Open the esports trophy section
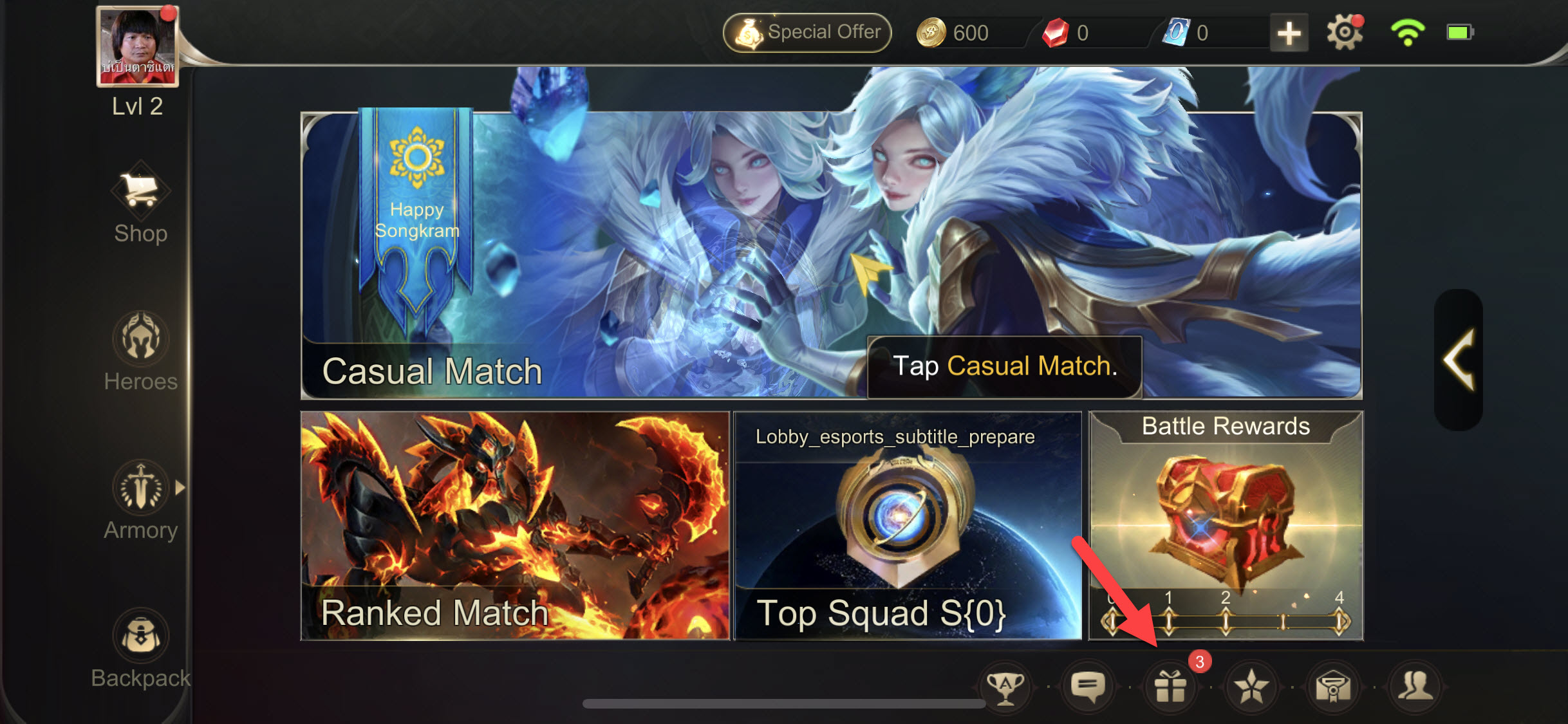 1005,687
